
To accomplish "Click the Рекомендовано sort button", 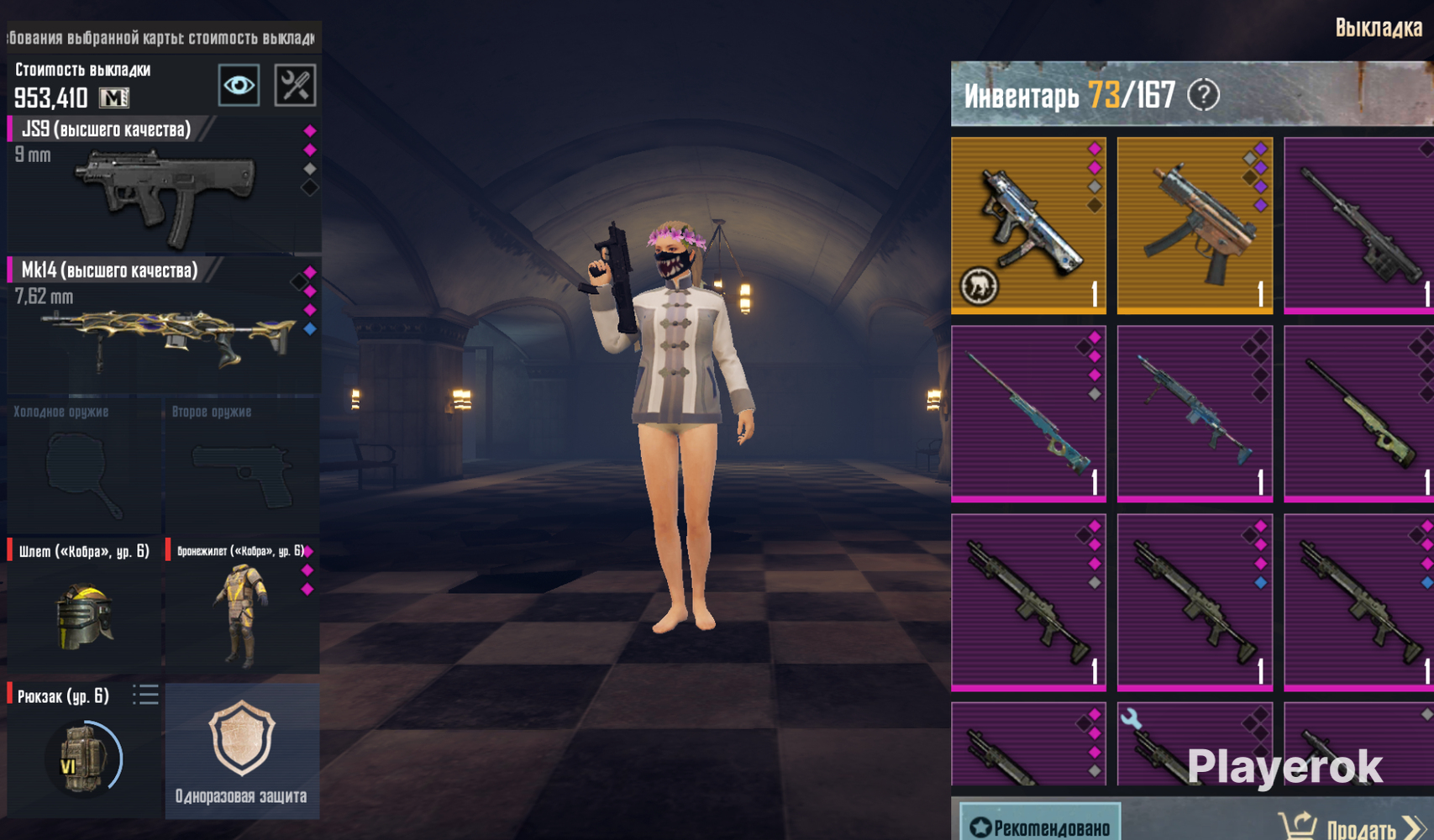I will 1039,825.
